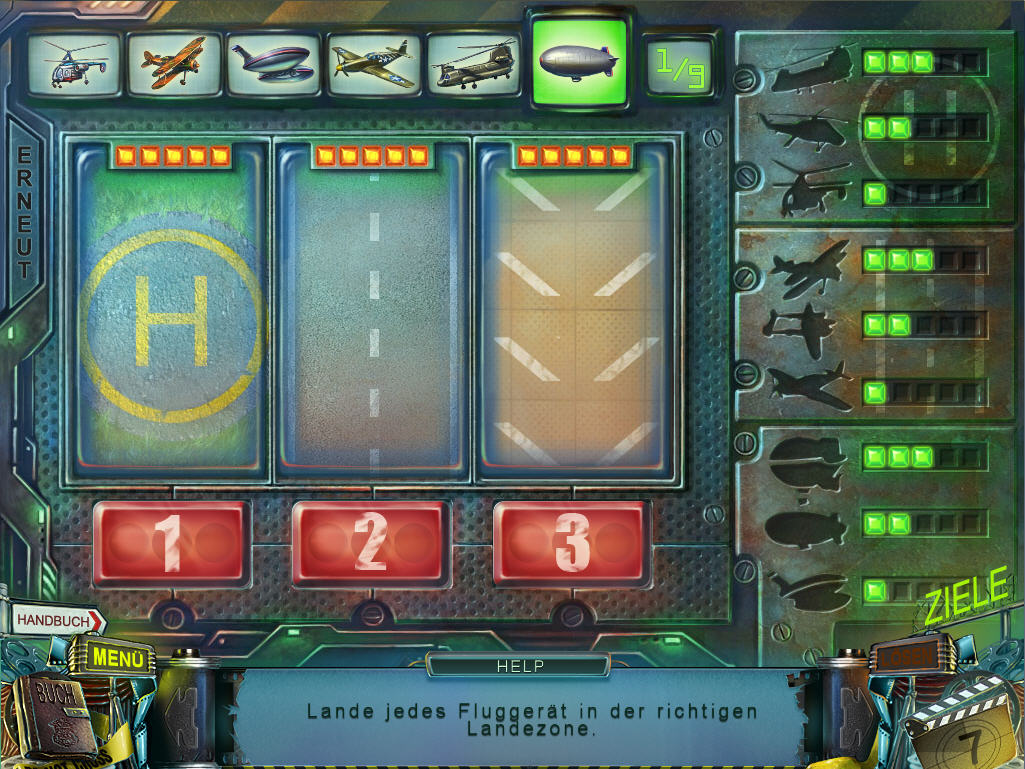Use the LÖSEN skip button
The width and height of the screenshot is (1025, 769).
[912, 657]
